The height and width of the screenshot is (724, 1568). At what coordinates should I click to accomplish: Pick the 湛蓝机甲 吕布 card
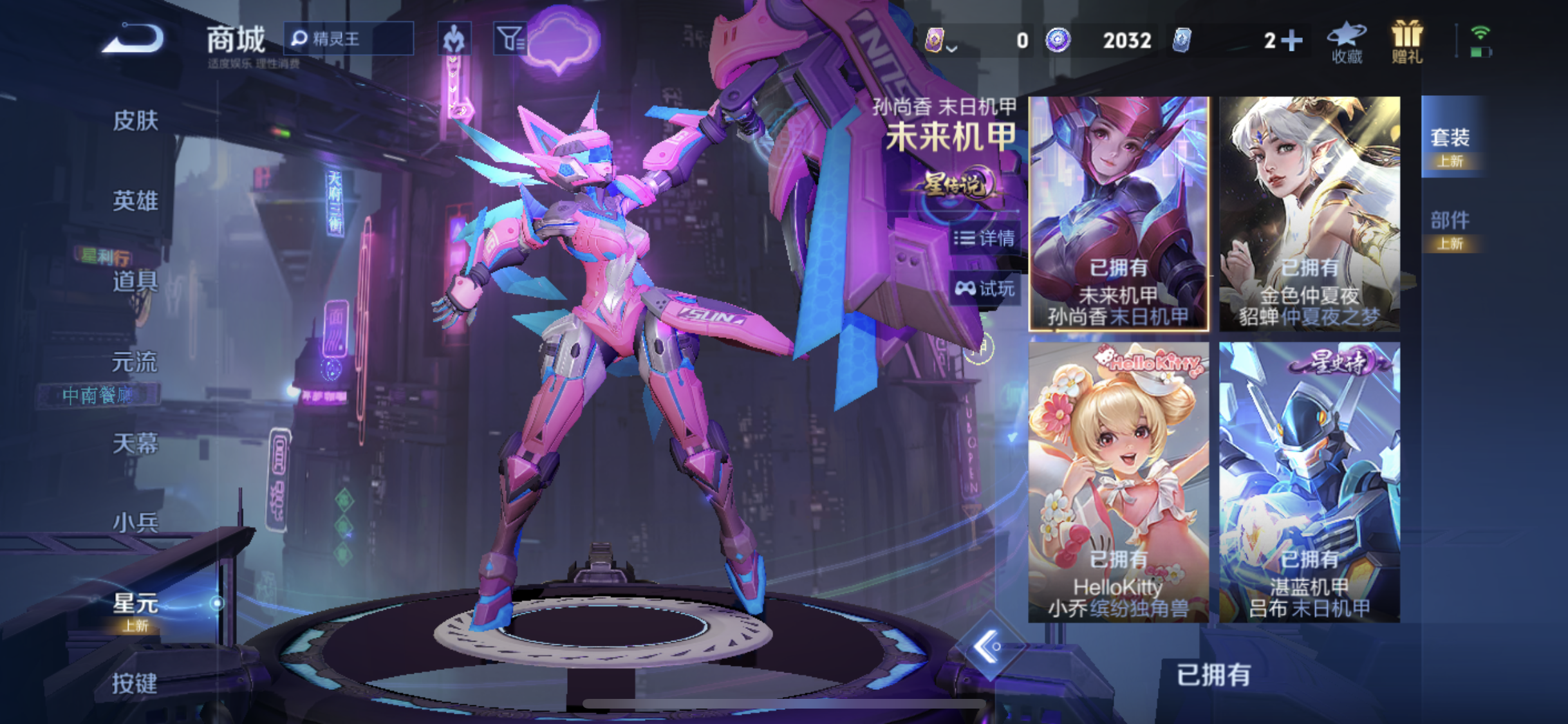click(1309, 481)
